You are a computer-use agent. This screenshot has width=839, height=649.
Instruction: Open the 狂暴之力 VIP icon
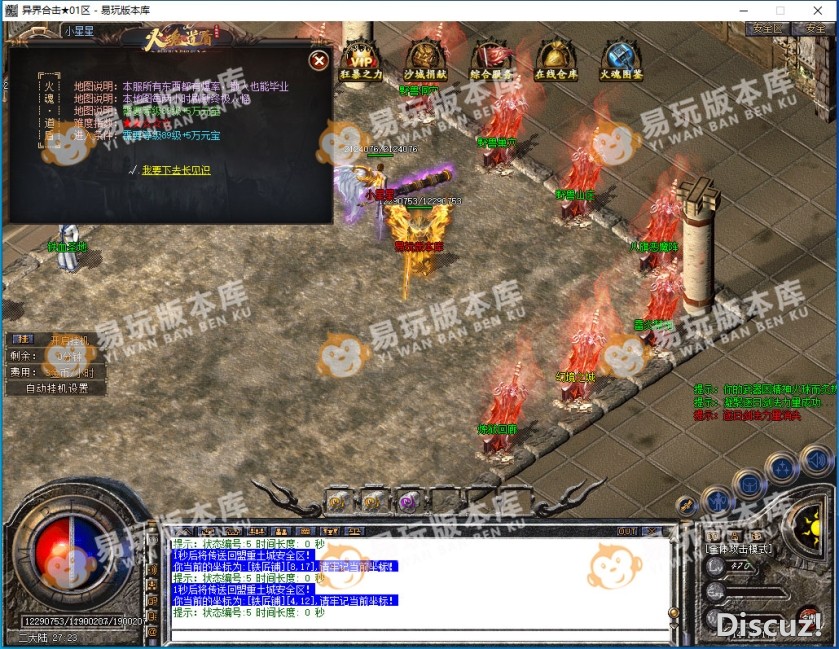point(359,59)
